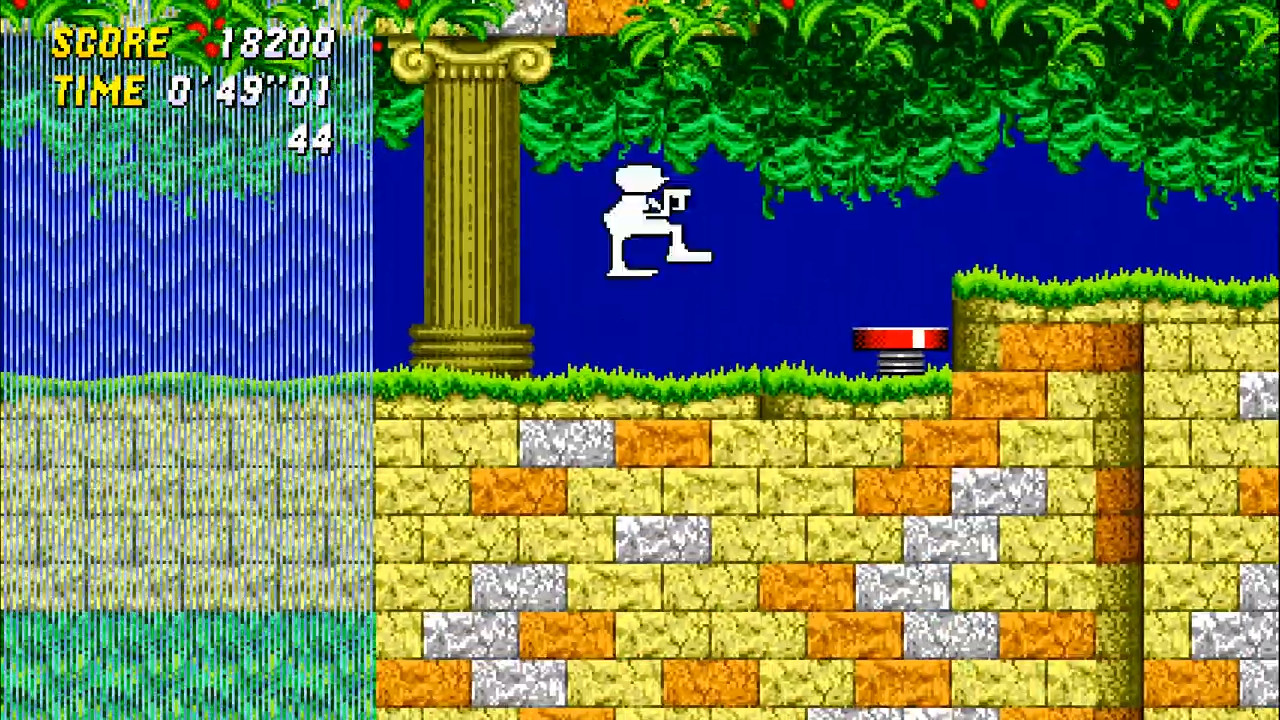
Task: Click the TIME counter reading 0'49"01
Action: click(x=250, y=90)
